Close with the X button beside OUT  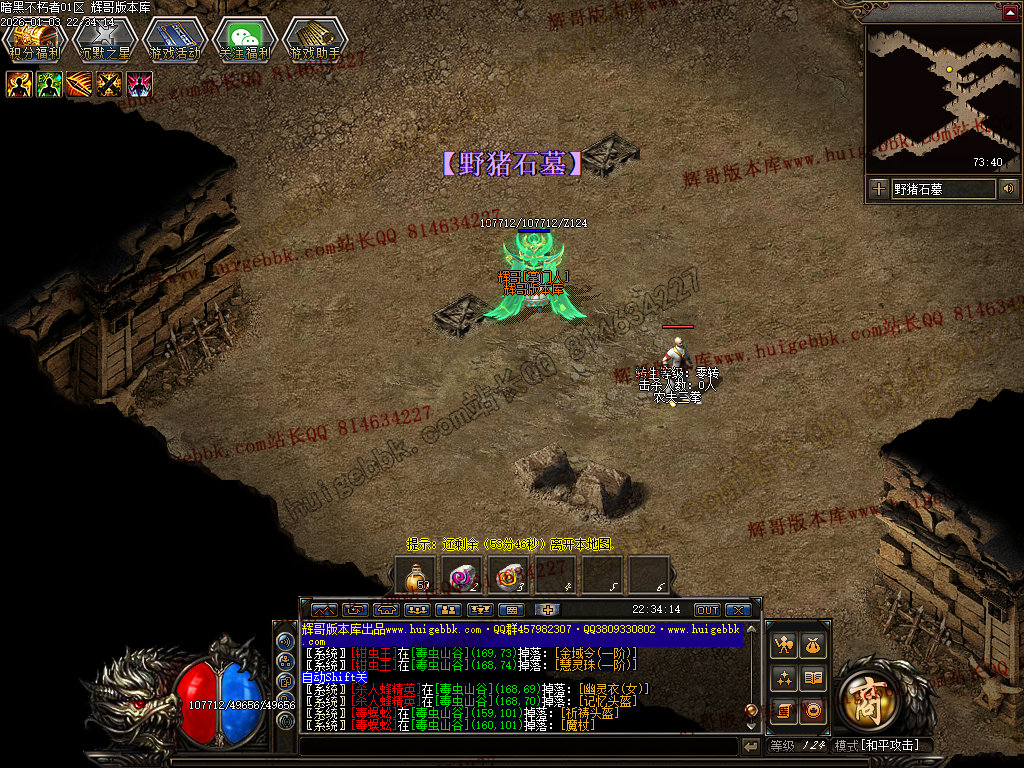[x=738, y=610]
